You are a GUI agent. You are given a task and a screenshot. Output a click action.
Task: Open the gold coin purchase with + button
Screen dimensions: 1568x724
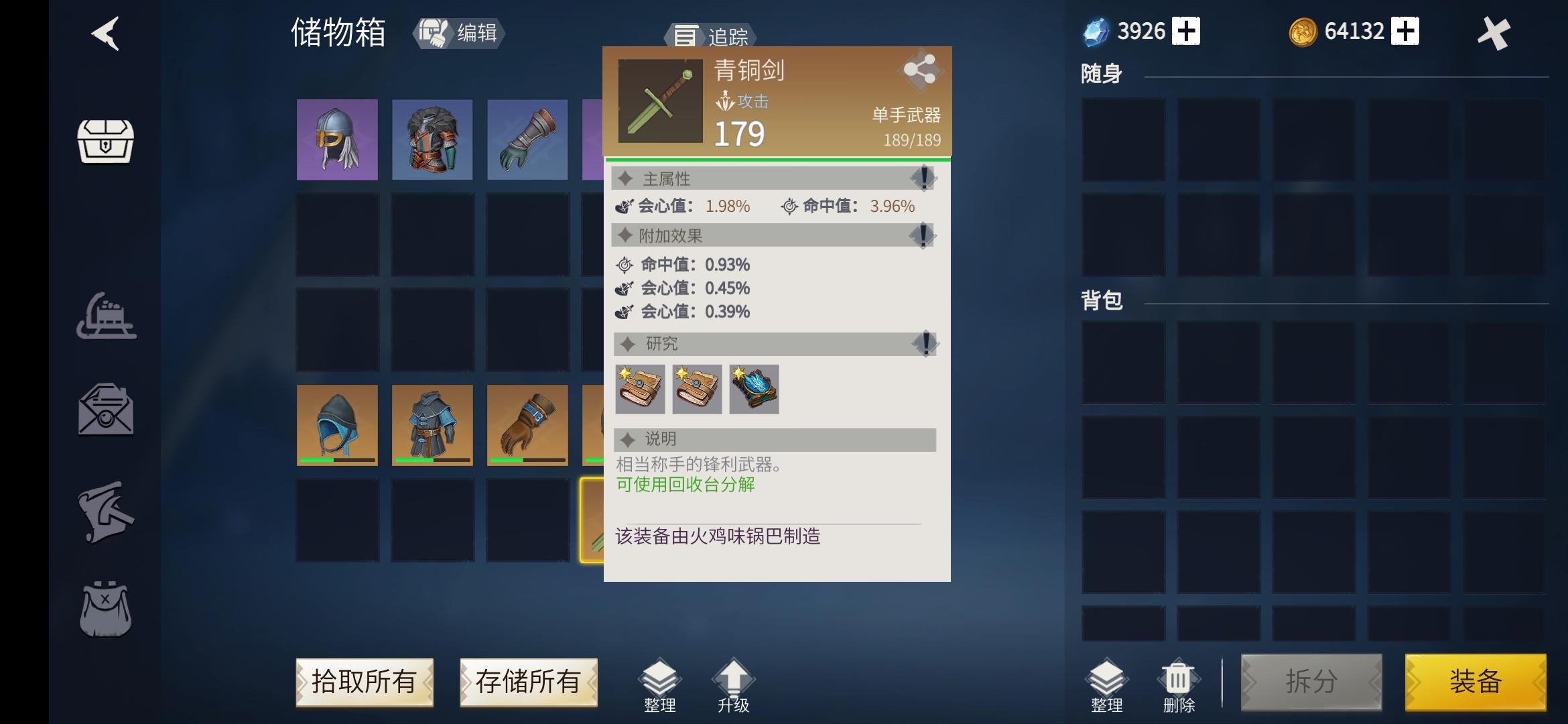1407,30
